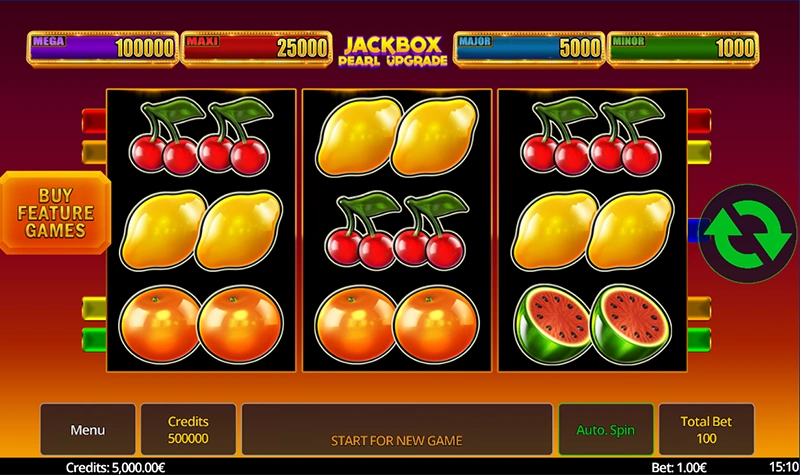Select the Credits 500000 panel
800x475 pixels.
click(188, 430)
